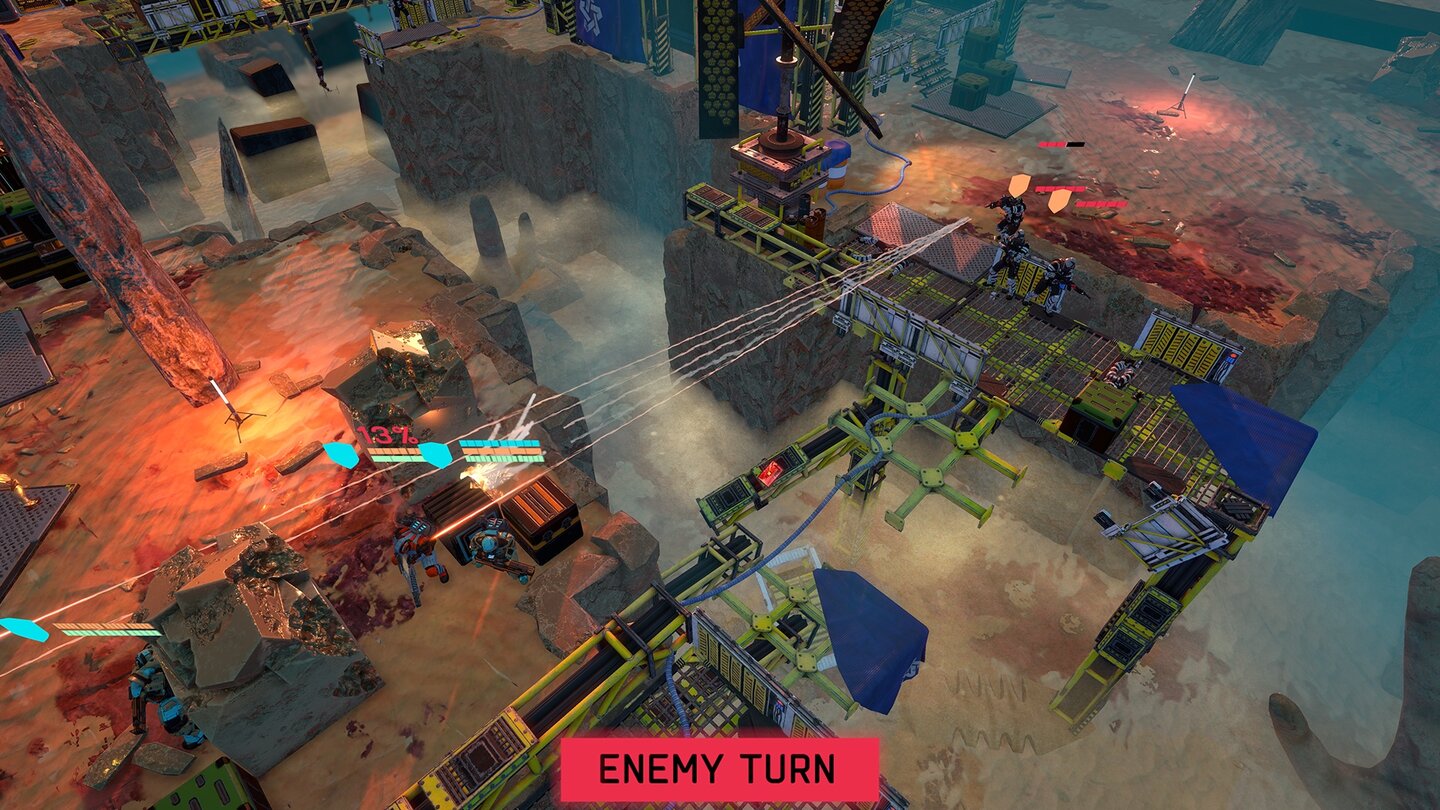1440x810 pixels.
Task: Click the tri-color health bar above the firing mech
Action: tap(500, 450)
